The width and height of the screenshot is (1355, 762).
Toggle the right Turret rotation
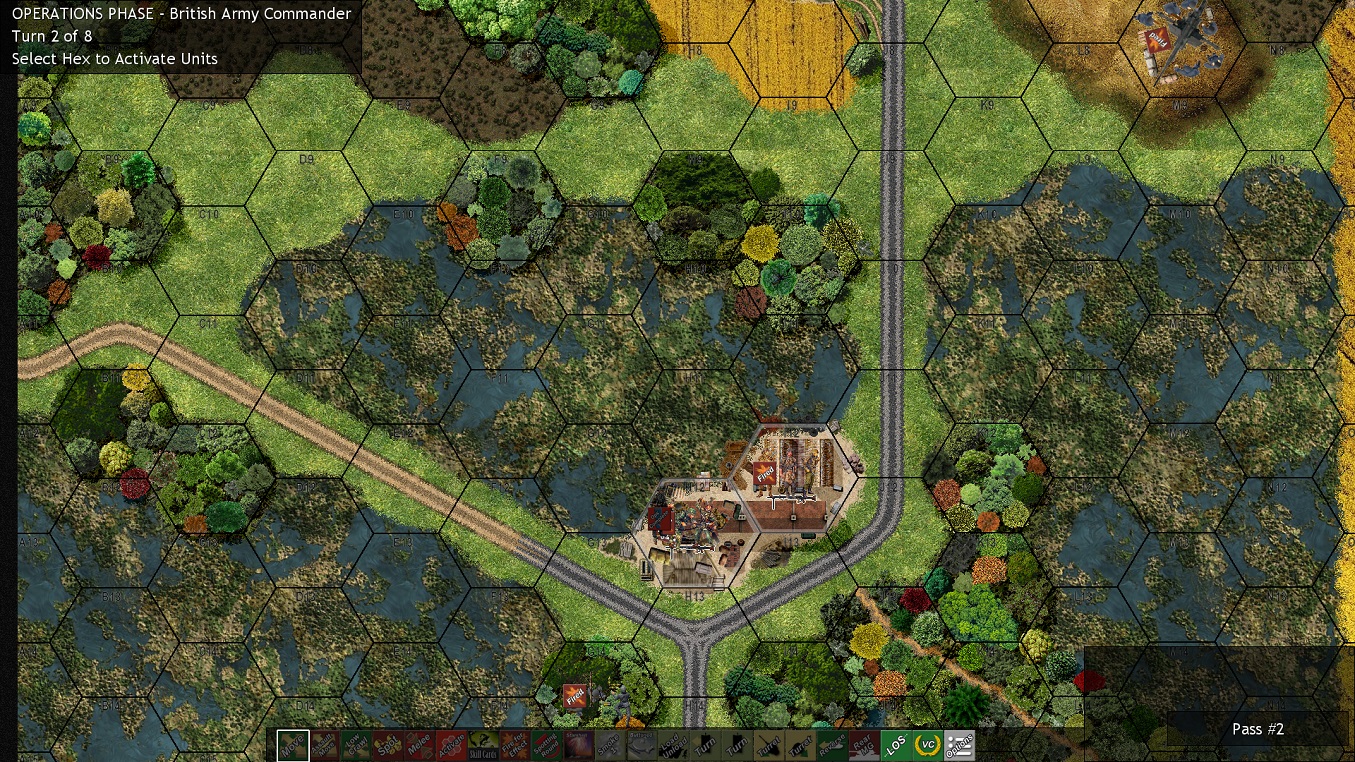click(799, 745)
